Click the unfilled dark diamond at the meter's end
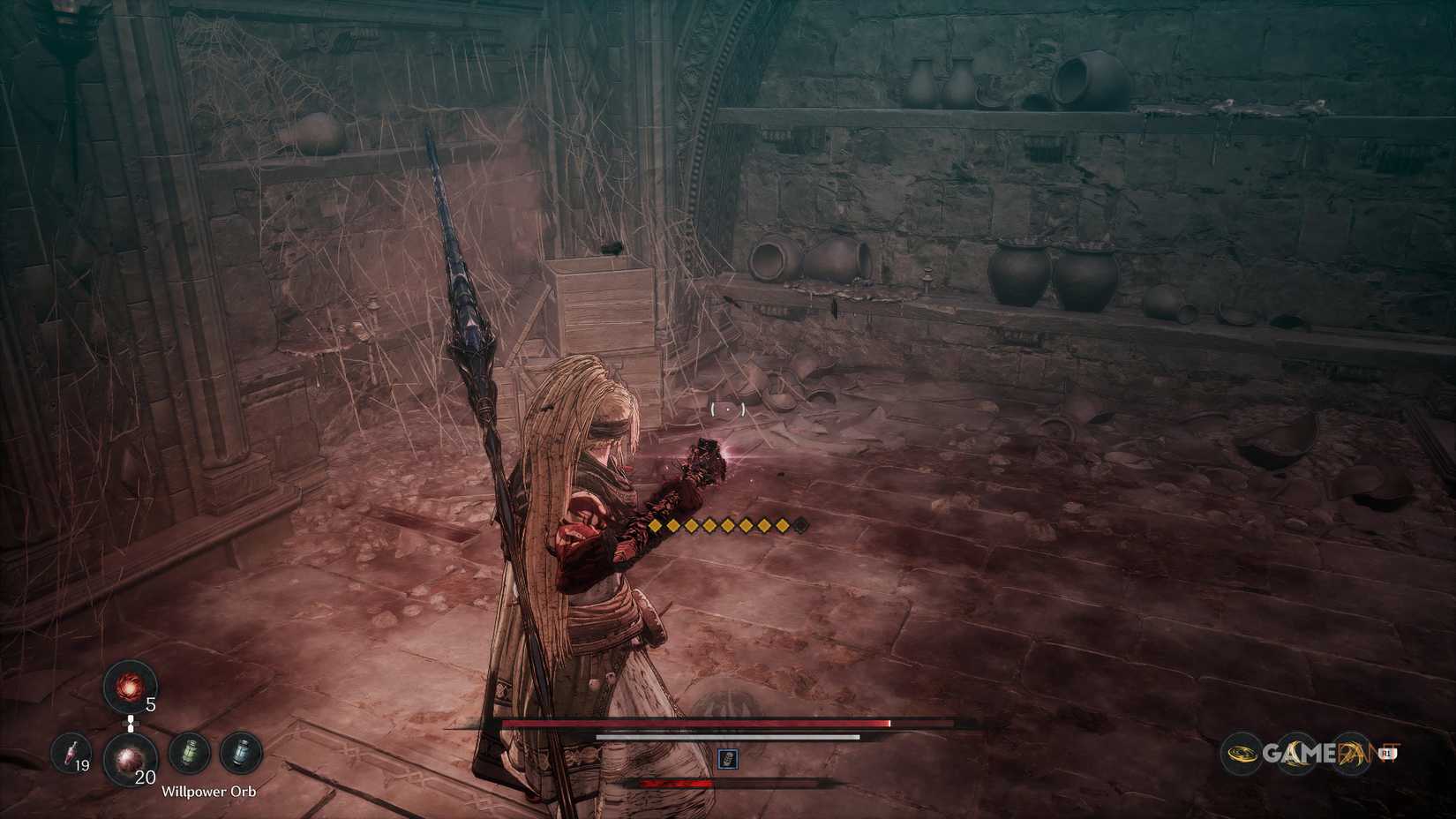Screen dimensions: 1456x819 [799, 527]
